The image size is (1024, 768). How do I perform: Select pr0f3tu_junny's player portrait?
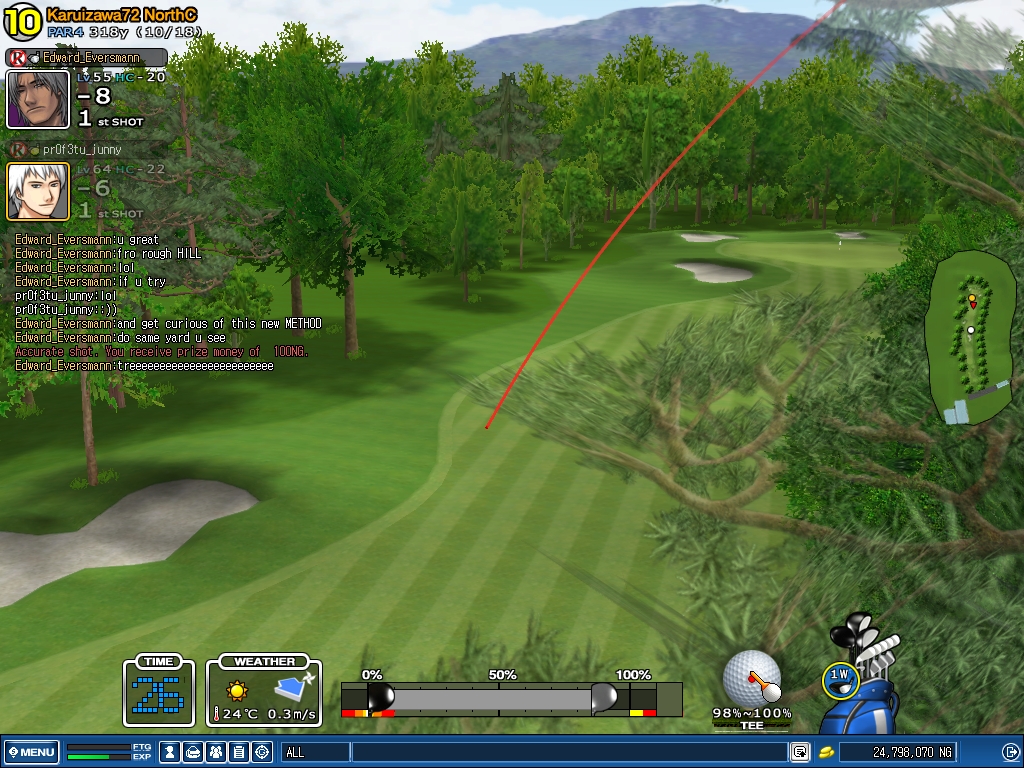tap(38, 191)
